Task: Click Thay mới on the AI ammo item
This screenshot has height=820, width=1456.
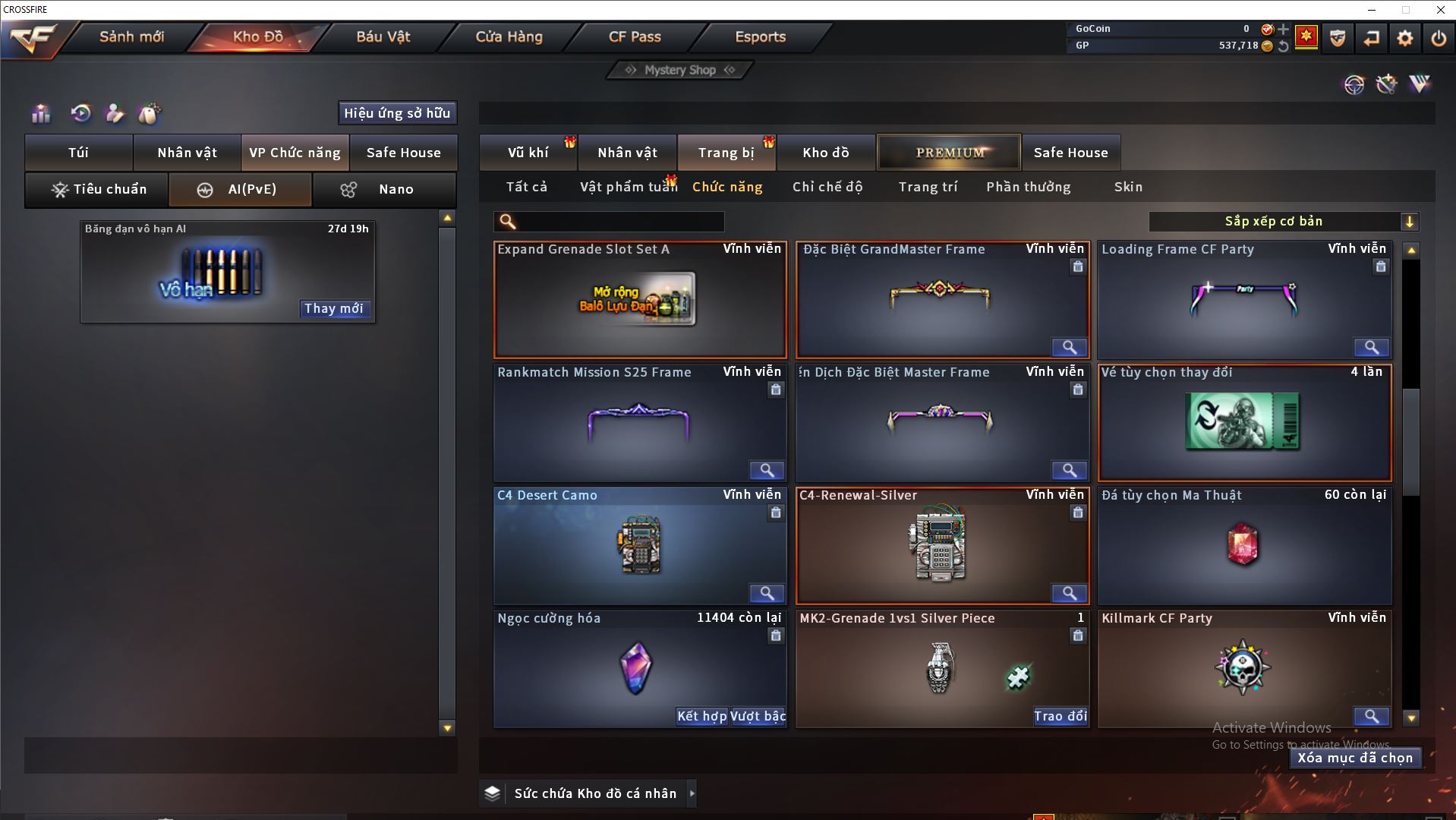Action: point(334,308)
